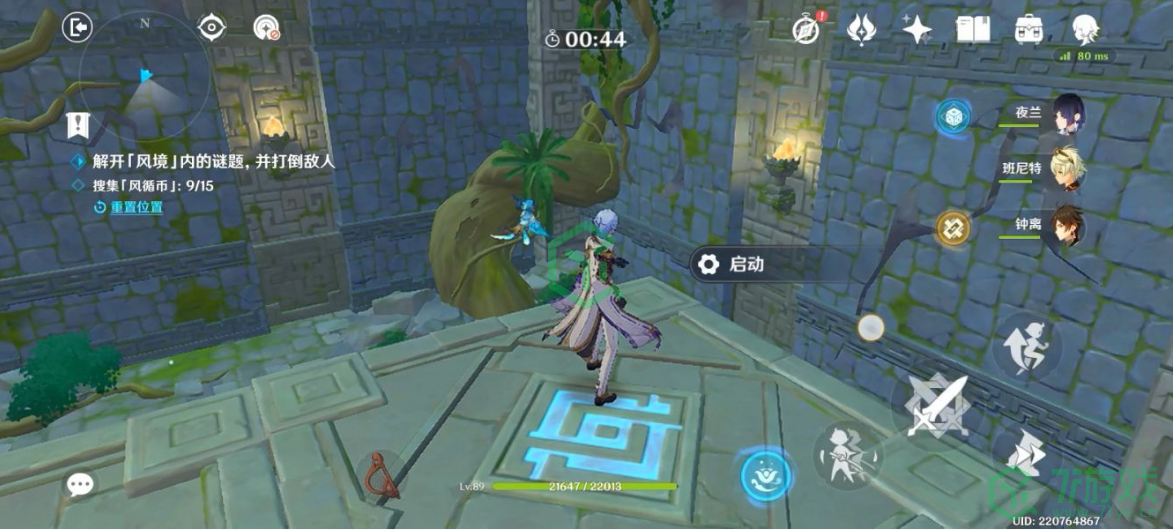Open the circular minimap

[x=145, y=79]
